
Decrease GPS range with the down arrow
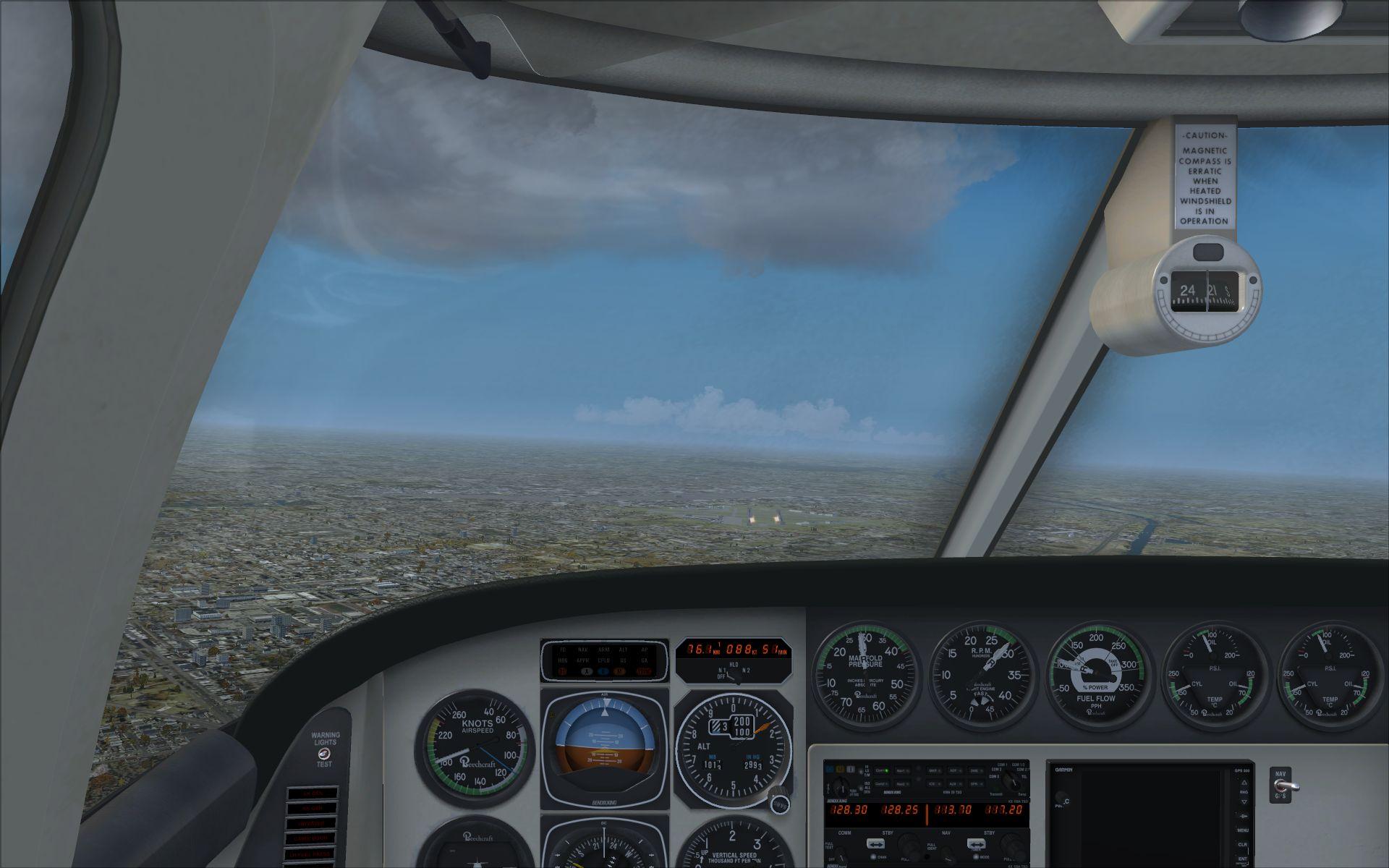pyautogui.click(x=1243, y=801)
